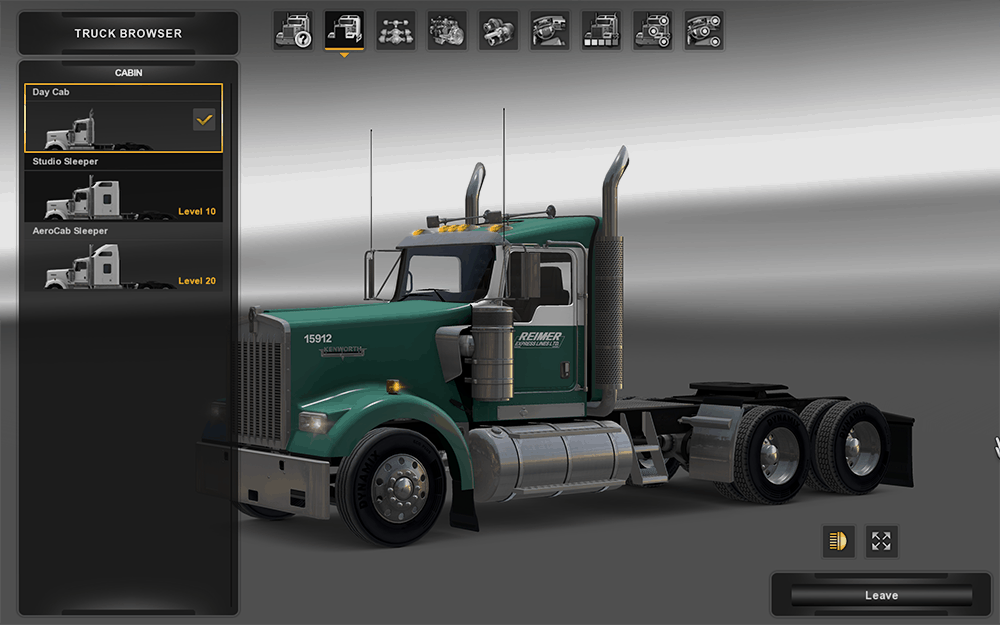Show the engine category tab
This screenshot has height=625, width=1000.
(x=447, y=31)
